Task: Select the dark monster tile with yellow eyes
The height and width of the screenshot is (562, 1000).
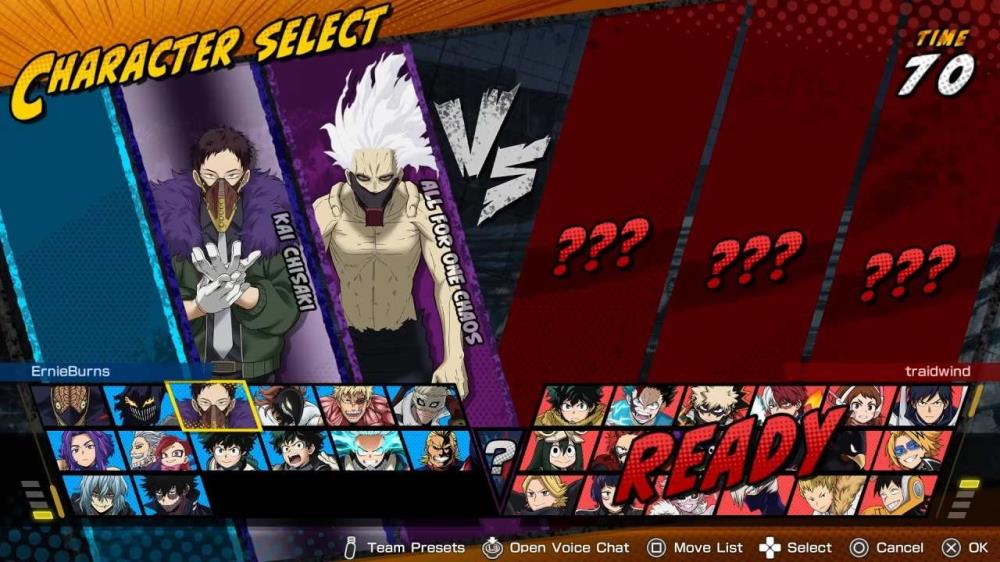Action: [x=138, y=406]
